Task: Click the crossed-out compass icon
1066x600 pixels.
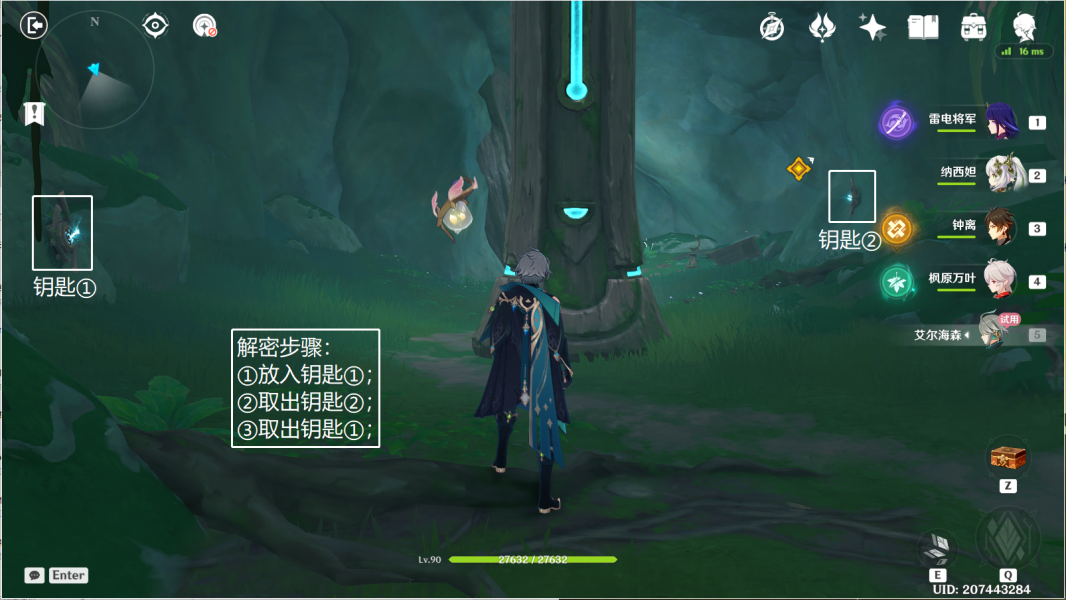Action: coord(771,27)
